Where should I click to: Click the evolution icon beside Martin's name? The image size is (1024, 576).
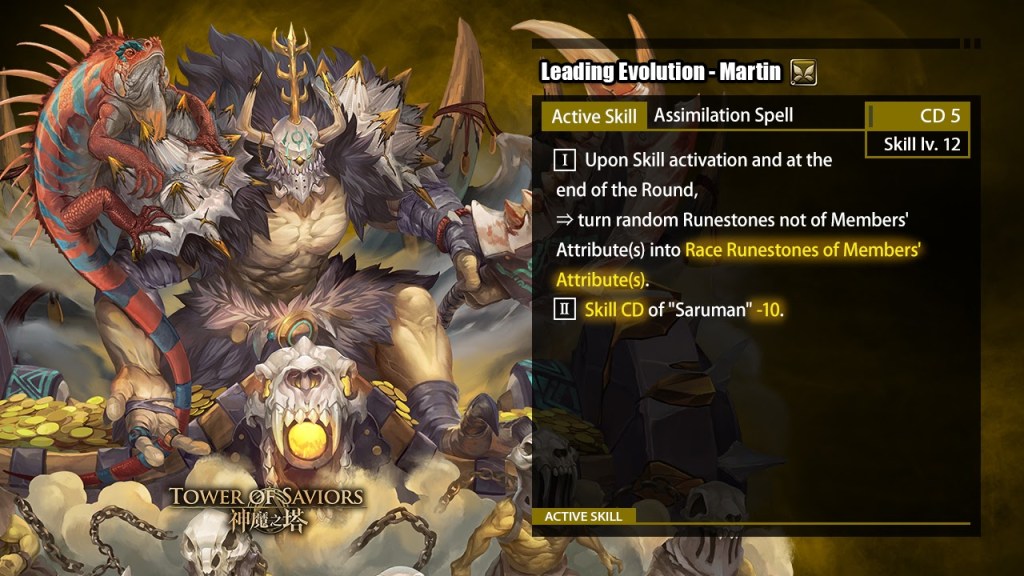pyautogui.click(x=803, y=73)
